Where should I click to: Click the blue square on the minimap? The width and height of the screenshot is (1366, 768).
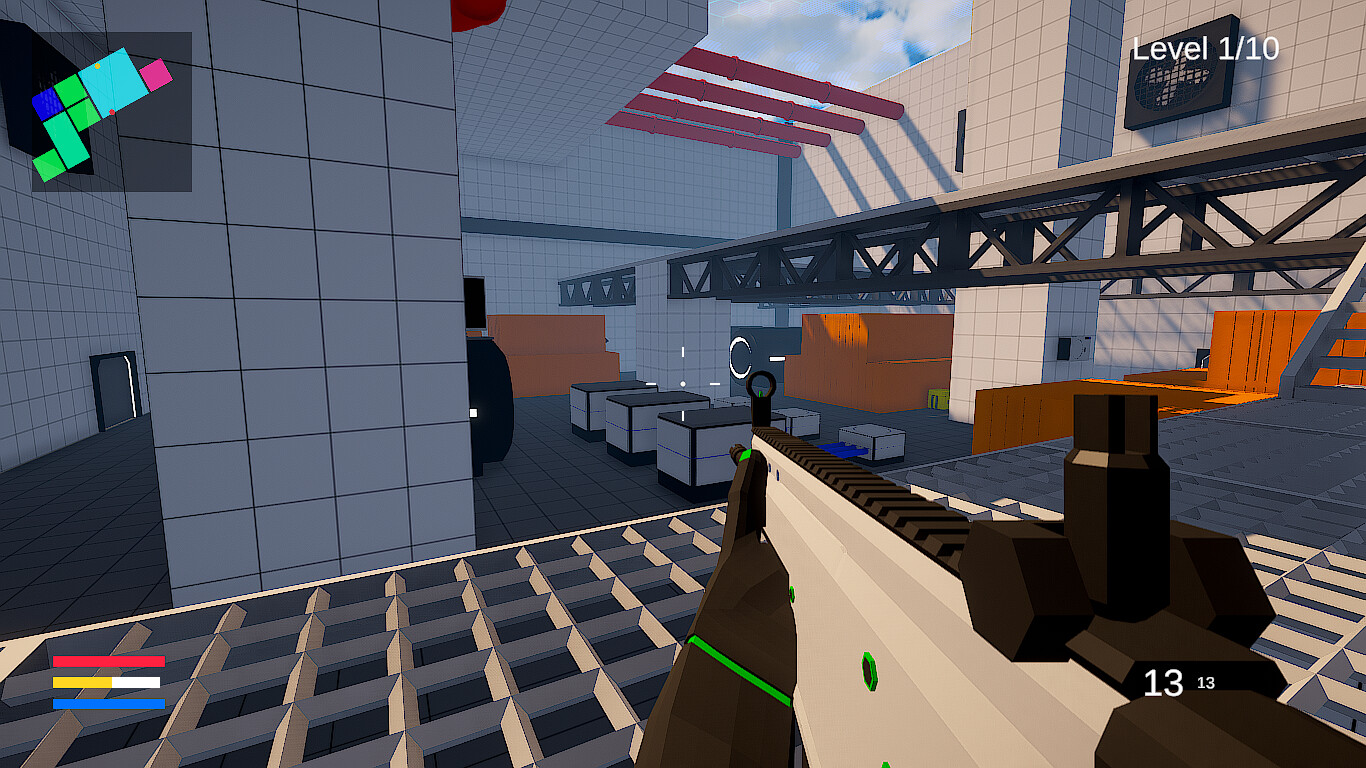pyautogui.click(x=46, y=104)
